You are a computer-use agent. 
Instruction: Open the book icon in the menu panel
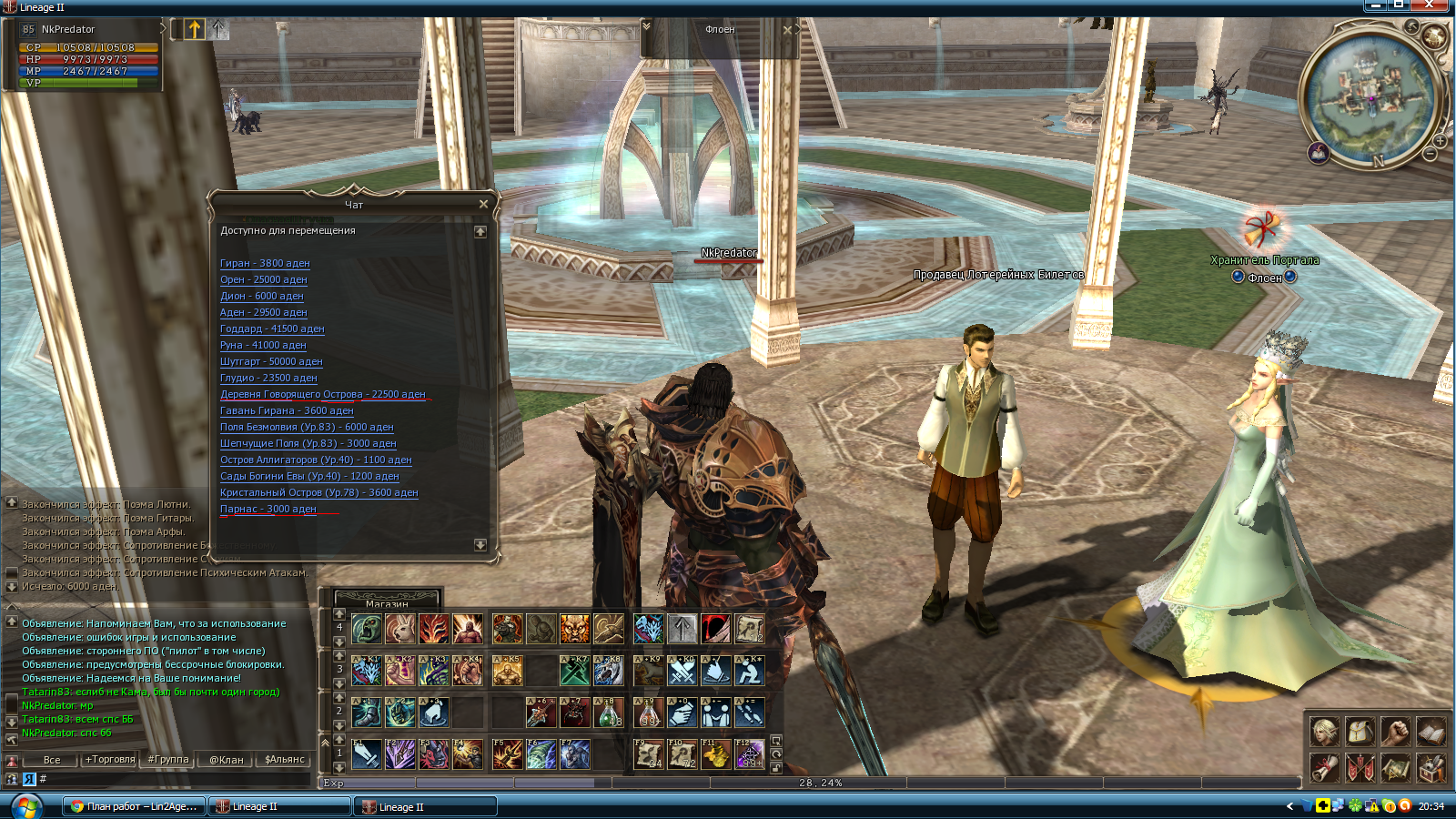(1431, 731)
